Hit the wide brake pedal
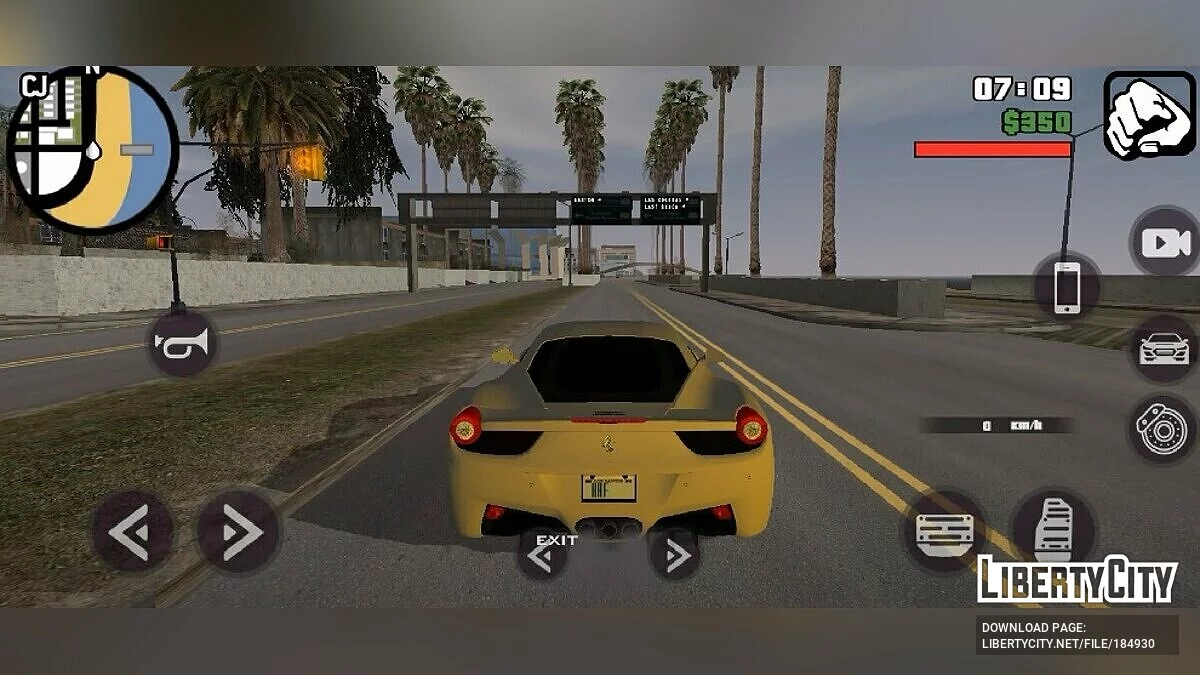The height and width of the screenshot is (675, 1200). coord(945,529)
